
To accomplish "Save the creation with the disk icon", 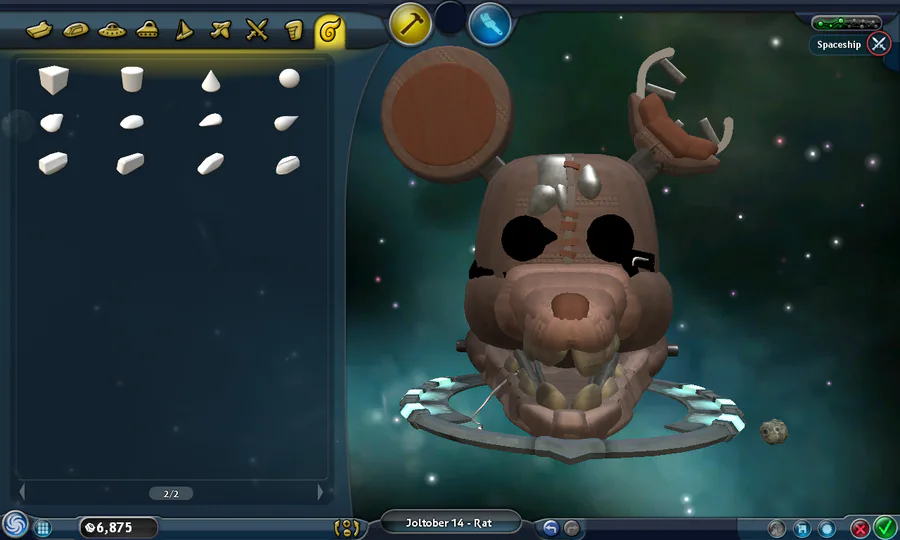I will click(x=802, y=528).
